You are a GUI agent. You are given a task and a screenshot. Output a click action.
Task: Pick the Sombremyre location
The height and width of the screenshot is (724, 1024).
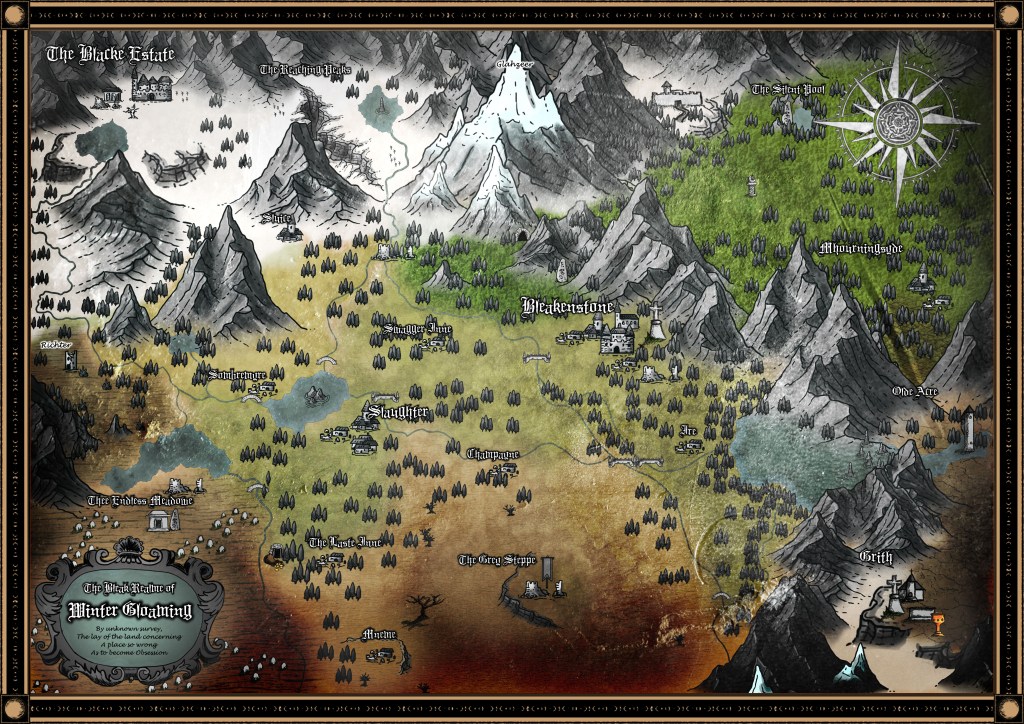pyautogui.click(x=237, y=374)
